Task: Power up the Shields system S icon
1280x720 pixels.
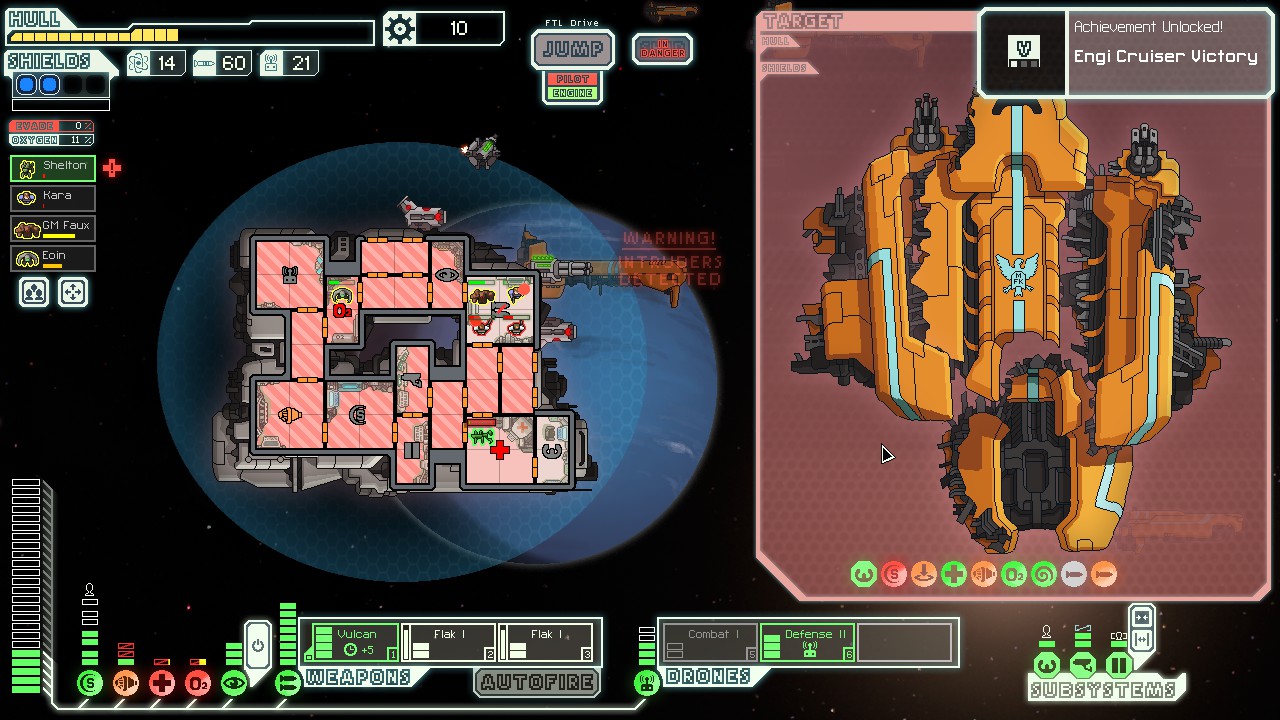Action: tap(89, 682)
